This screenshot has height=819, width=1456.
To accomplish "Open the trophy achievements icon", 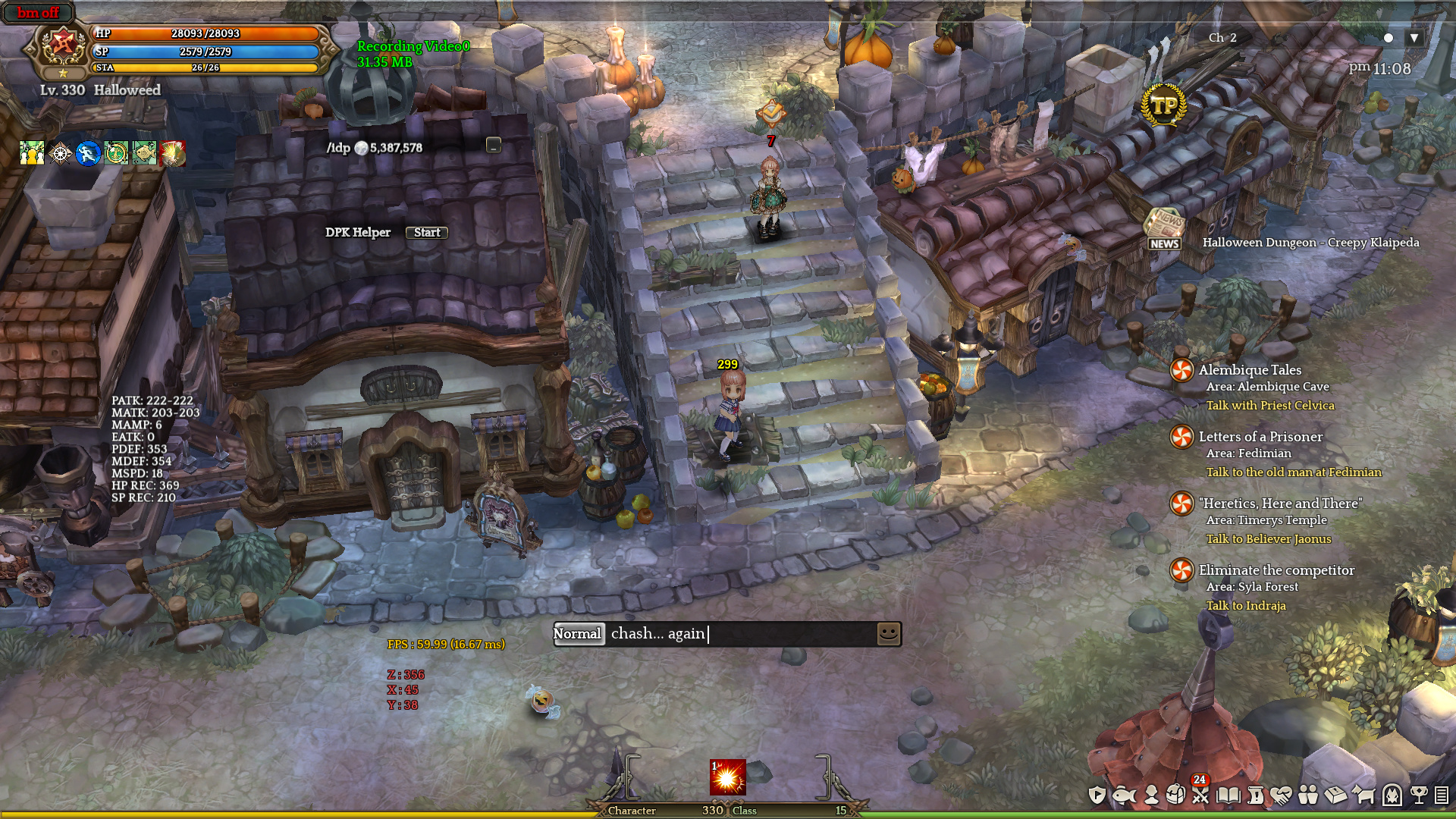I will click(x=1418, y=795).
